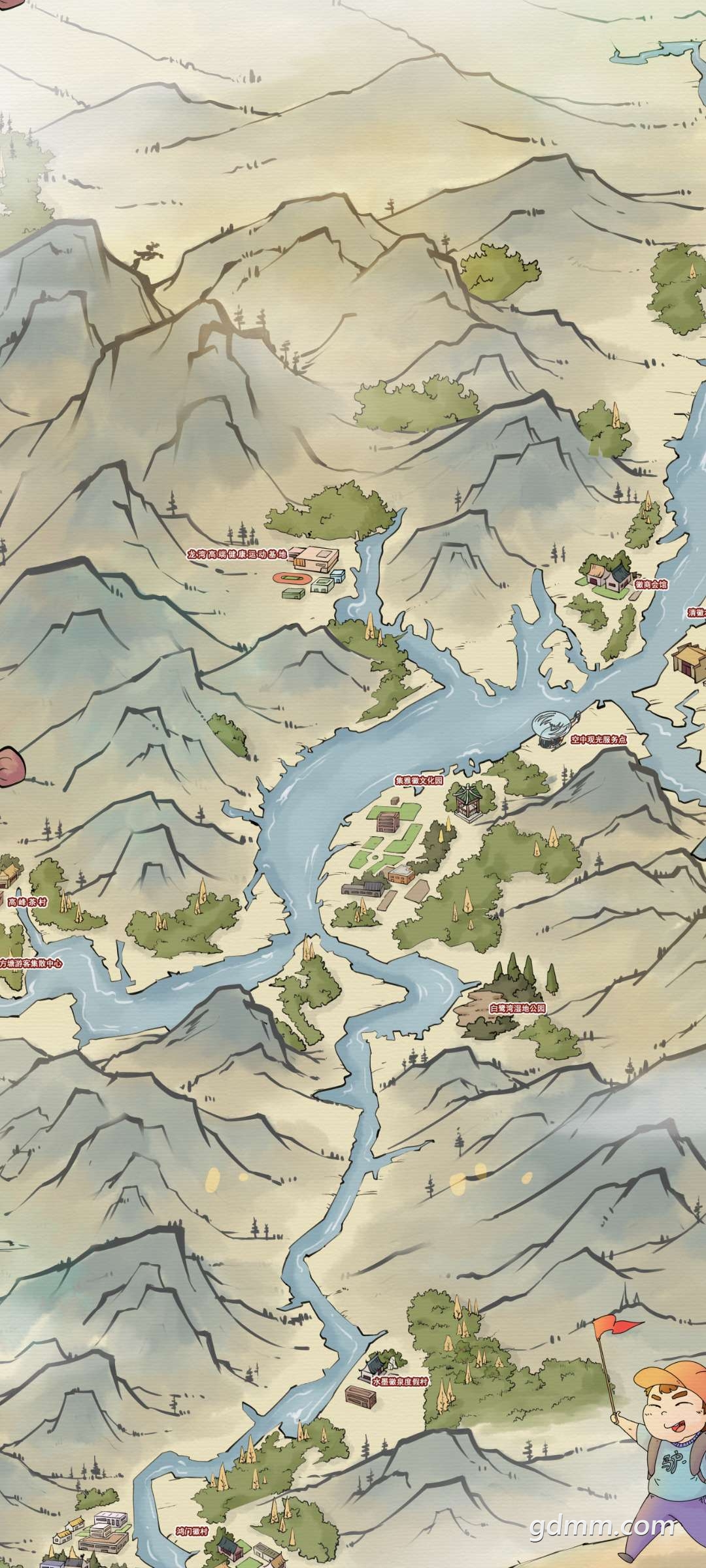Select the 龙湾高端健康运动基地 map label
This screenshot has height=1568, width=706.
pos(237,555)
